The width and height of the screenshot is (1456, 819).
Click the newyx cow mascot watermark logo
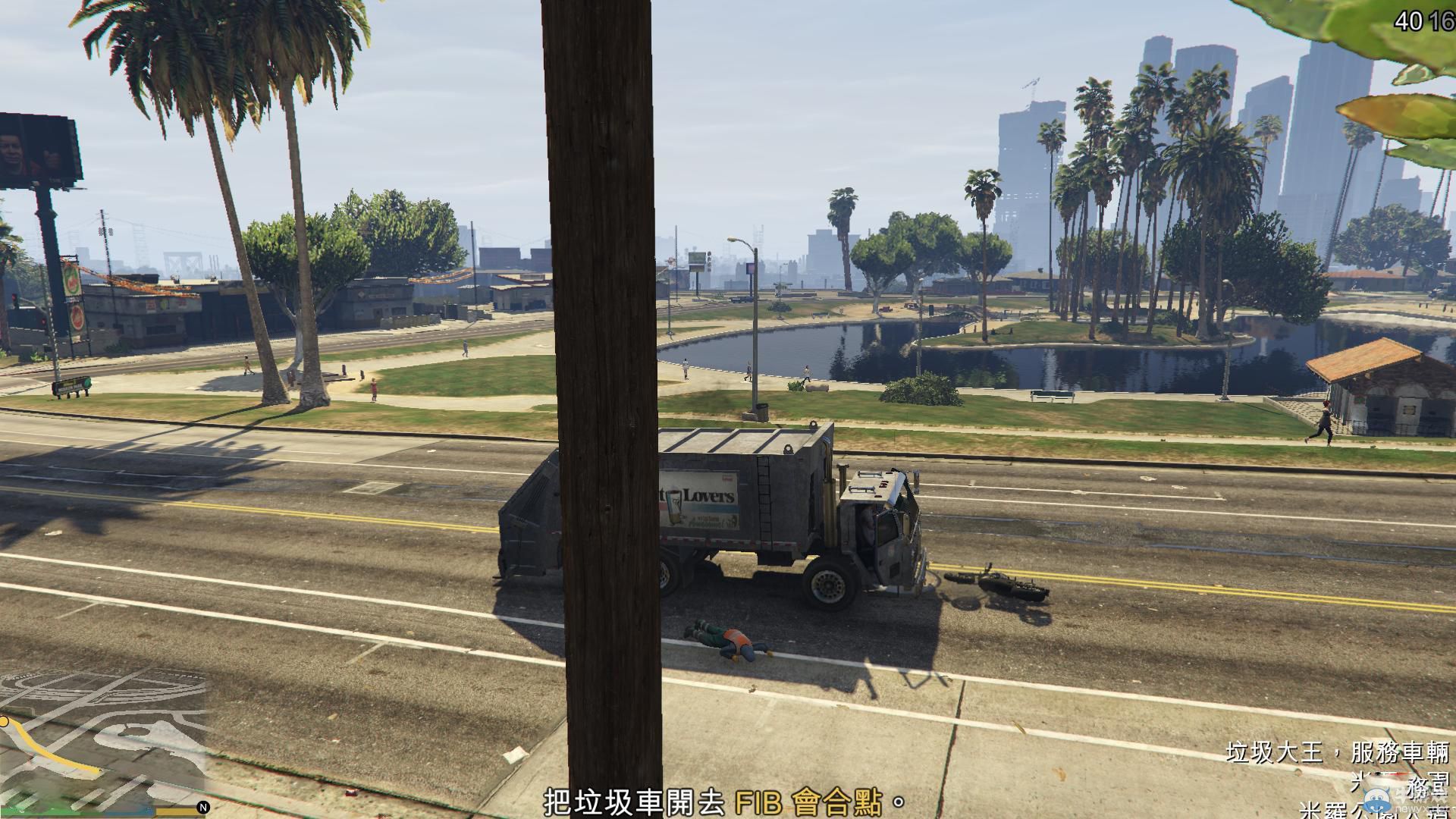pyautogui.click(x=1375, y=801)
